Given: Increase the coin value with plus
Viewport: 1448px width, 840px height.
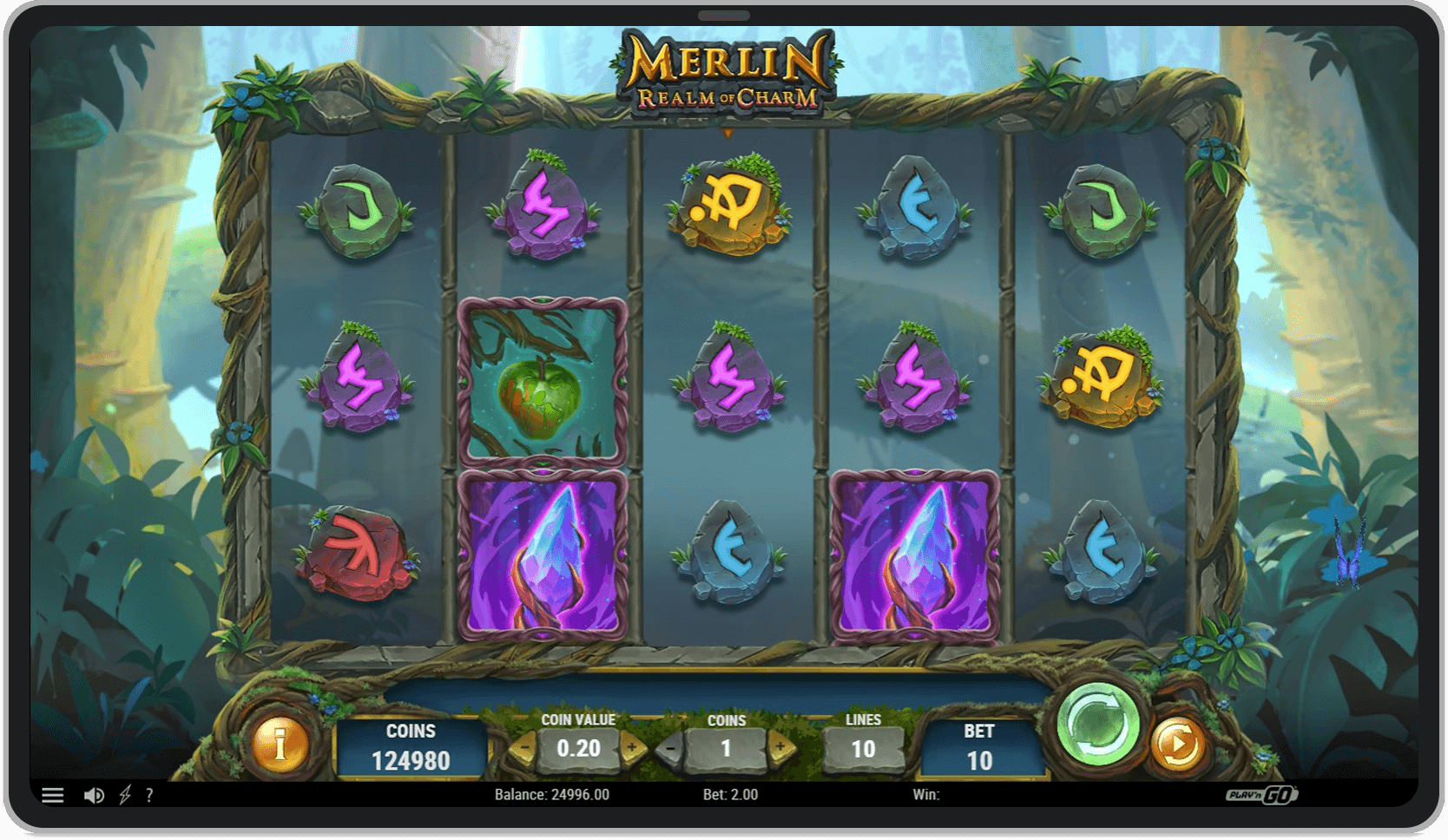Looking at the screenshot, I should point(631,748).
